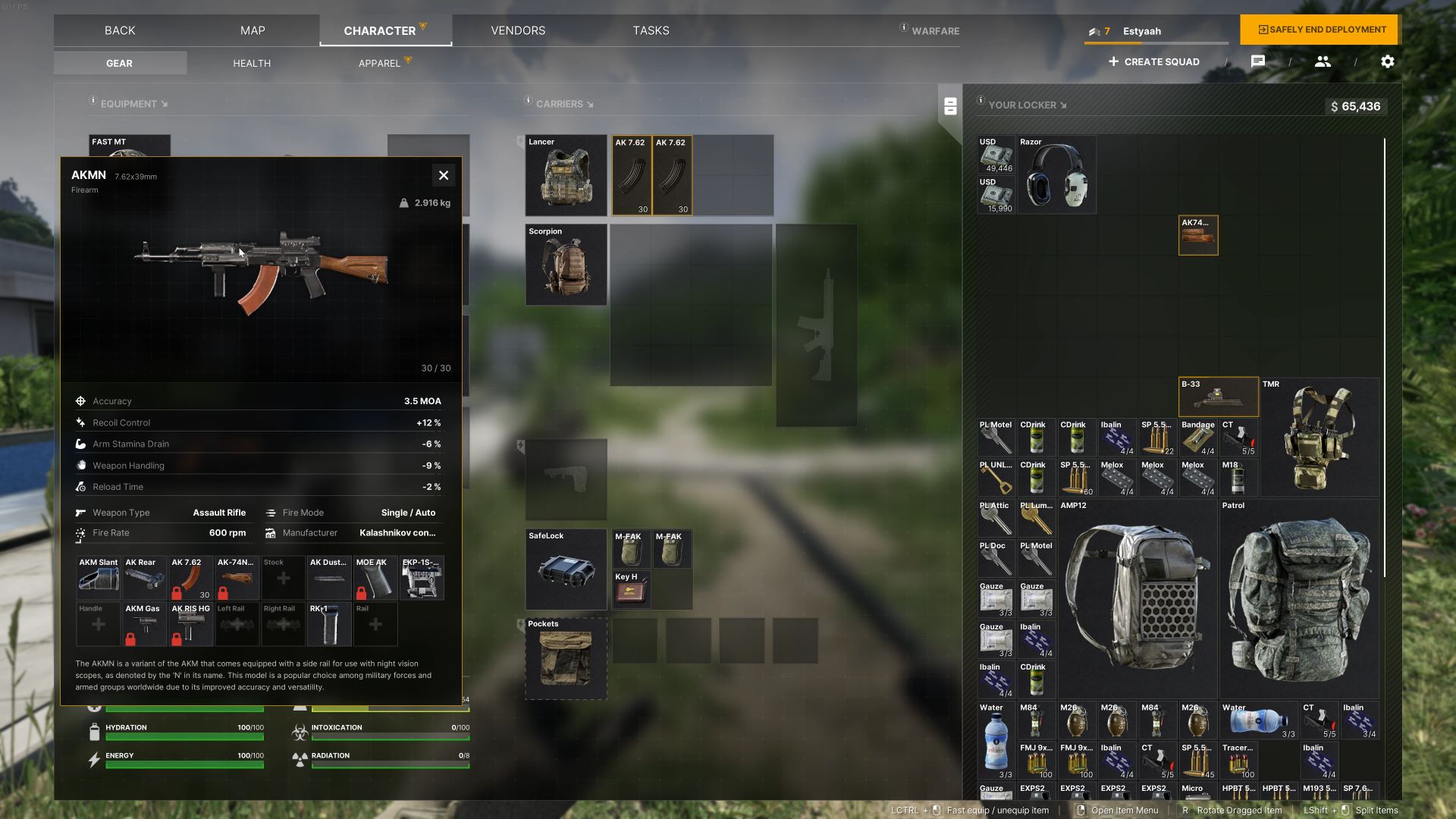Screen dimensions: 1456x819
Task: Open the MAP tab
Action: 253,30
